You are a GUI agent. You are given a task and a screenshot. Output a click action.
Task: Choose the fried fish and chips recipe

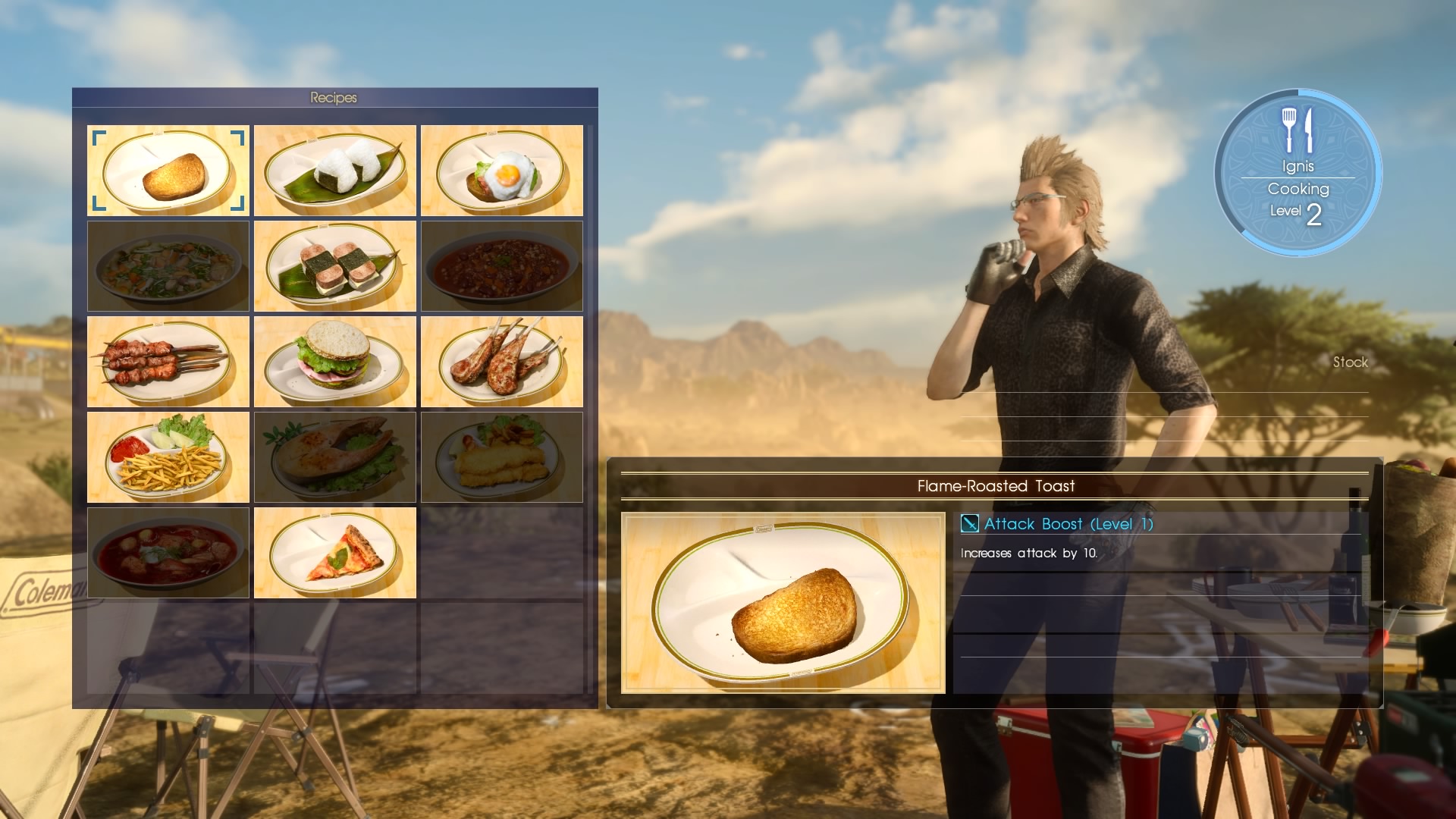pos(502,457)
